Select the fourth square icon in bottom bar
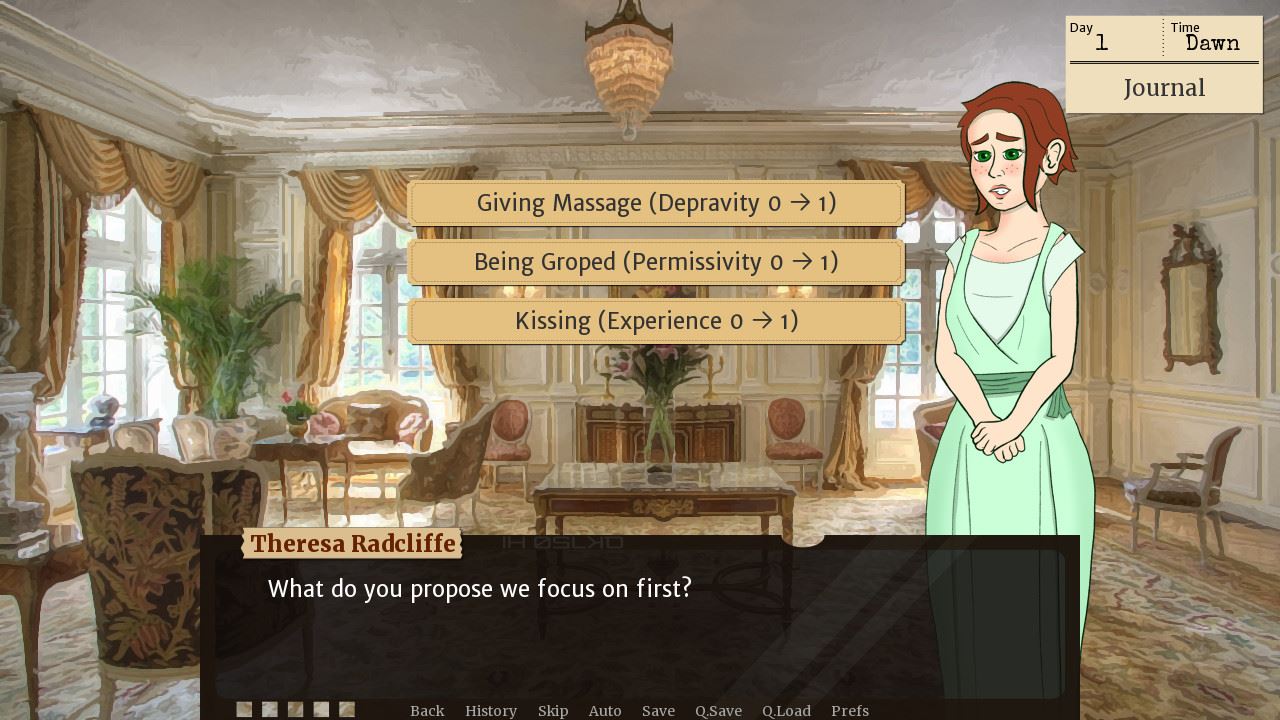The width and height of the screenshot is (1280, 720). click(x=321, y=708)
